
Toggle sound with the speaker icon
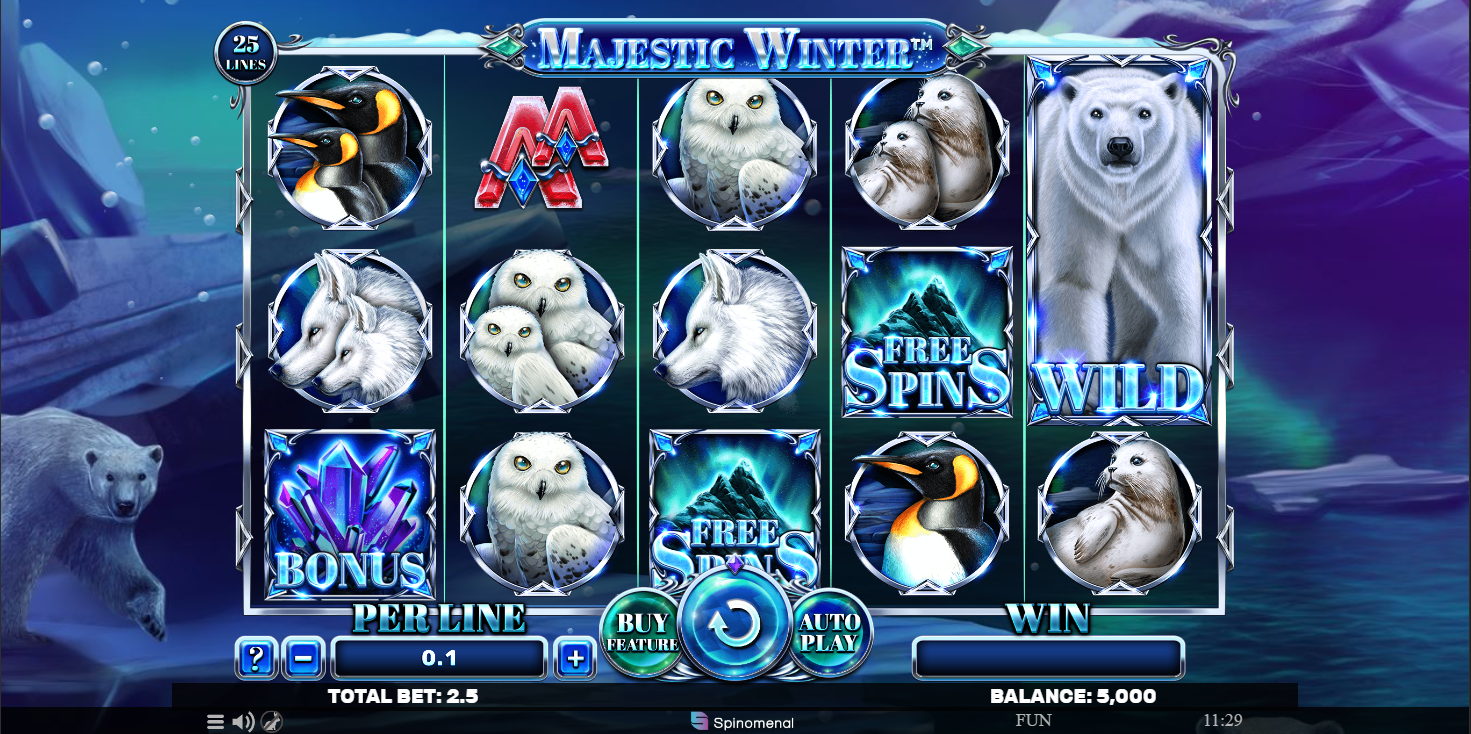click(x=243, y=721)
